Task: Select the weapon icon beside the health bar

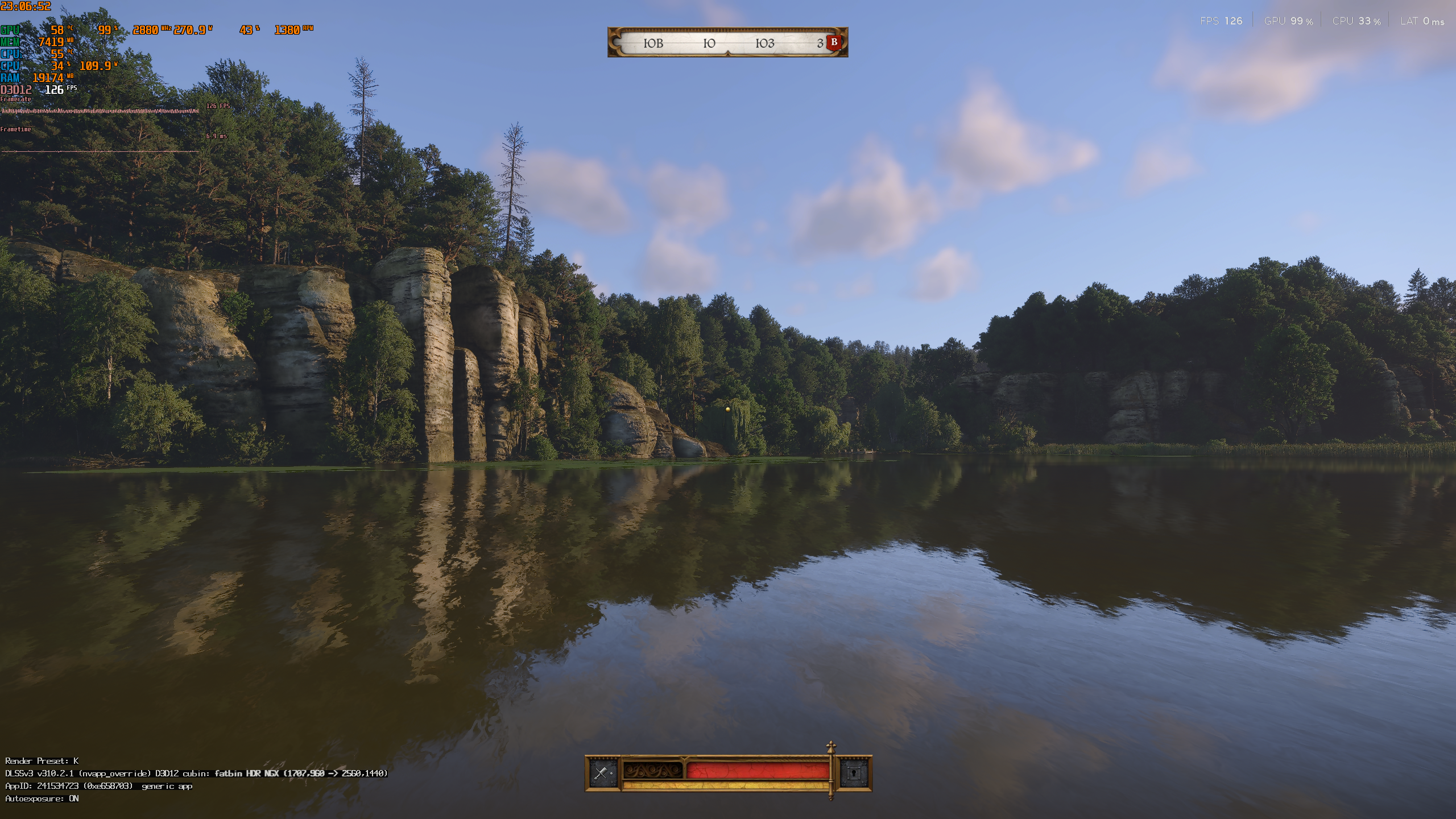Action: tap(602, 773)
